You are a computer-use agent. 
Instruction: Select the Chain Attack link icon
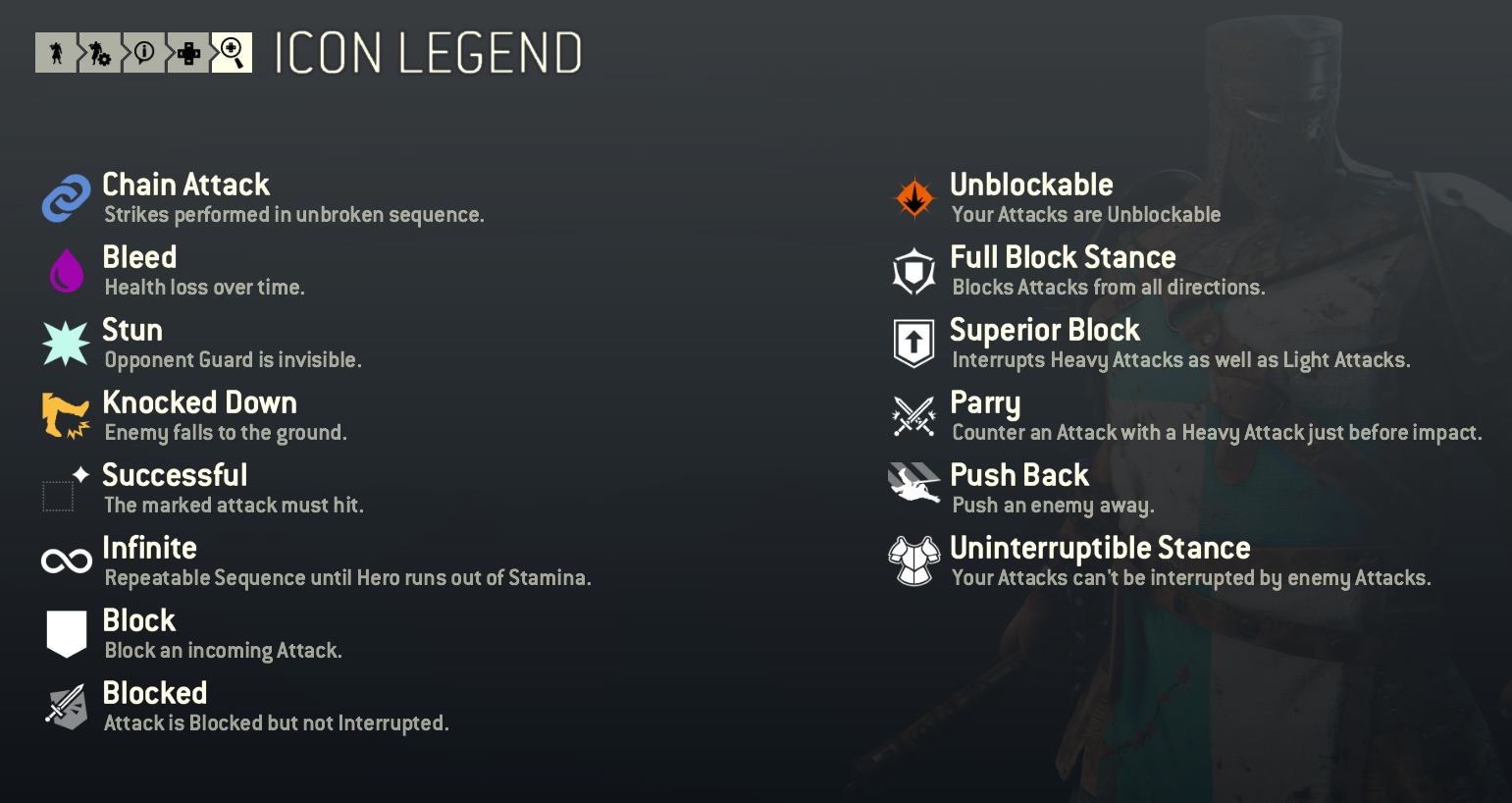pyautogui.click(x=65, y=198)
